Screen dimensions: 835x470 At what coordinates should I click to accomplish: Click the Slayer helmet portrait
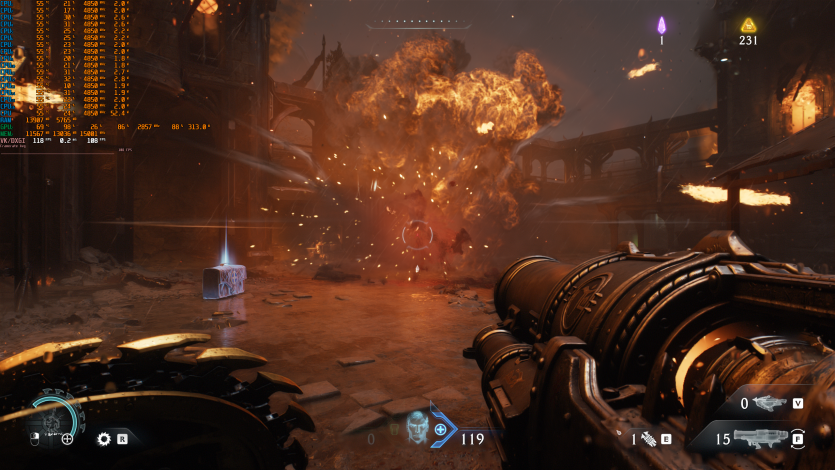[419, 425]
